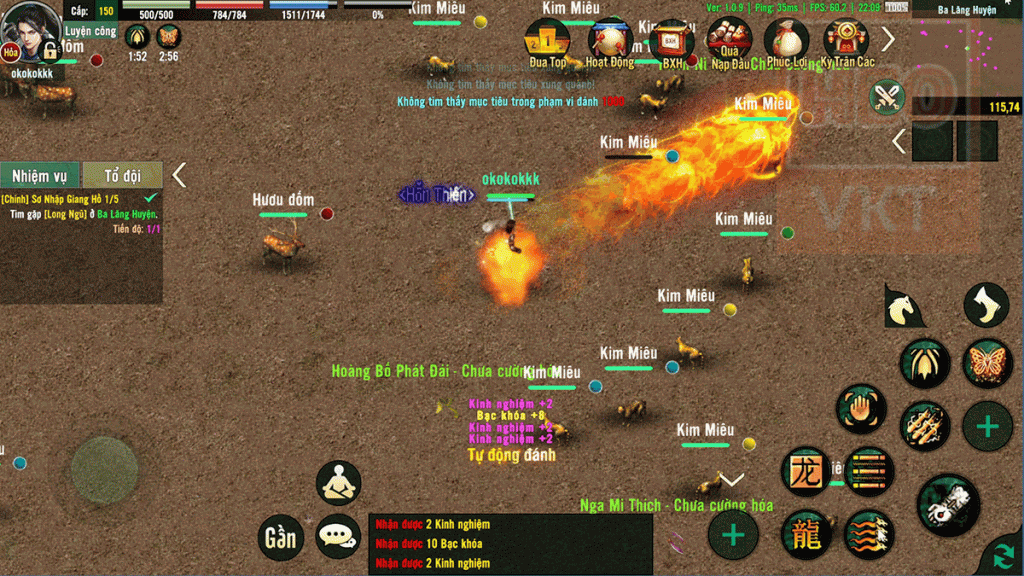
Task: Toggle the Luyện công training mode button
Action: coord(91,32)
